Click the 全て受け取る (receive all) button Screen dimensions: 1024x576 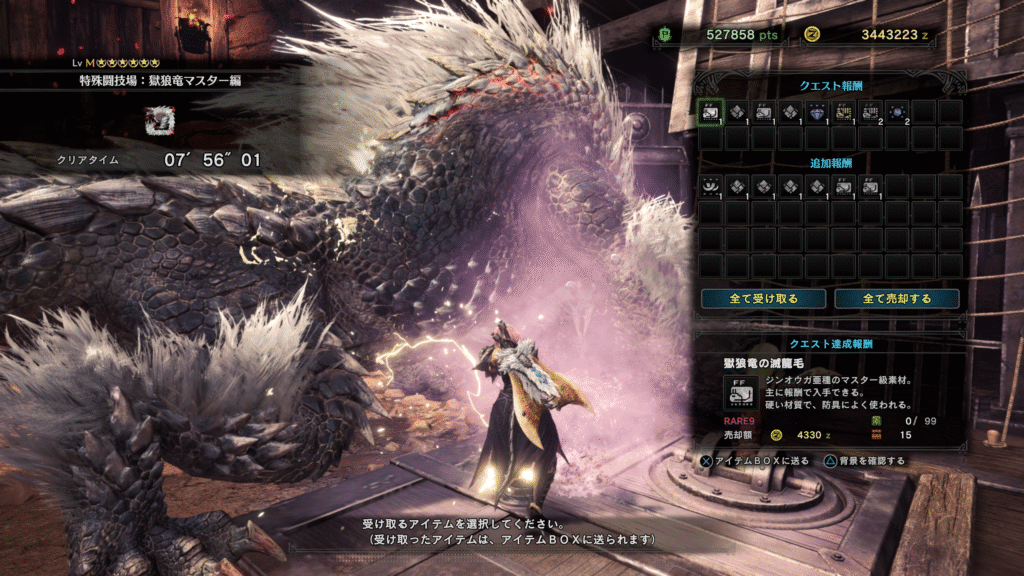point(764,299)
